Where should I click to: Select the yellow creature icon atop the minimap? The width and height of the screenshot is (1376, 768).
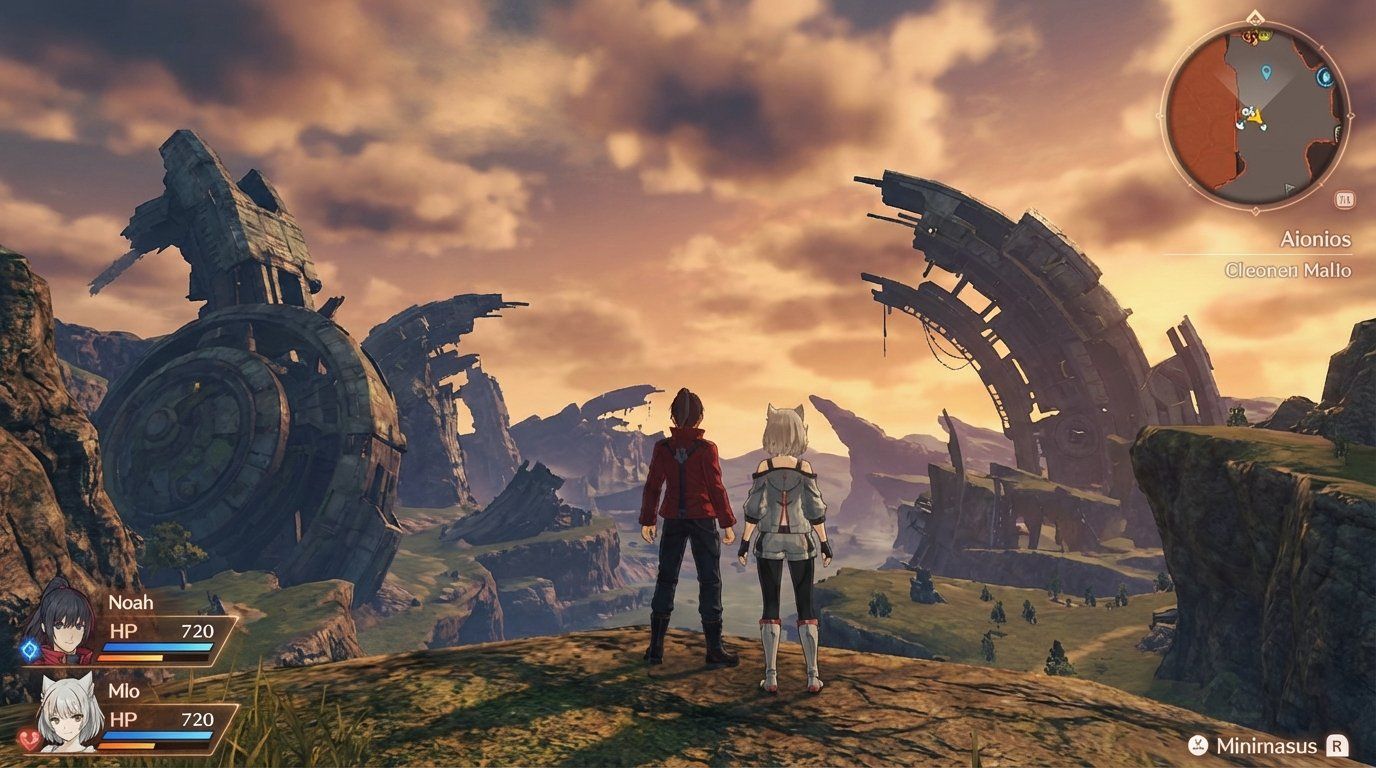point(1264,37)
